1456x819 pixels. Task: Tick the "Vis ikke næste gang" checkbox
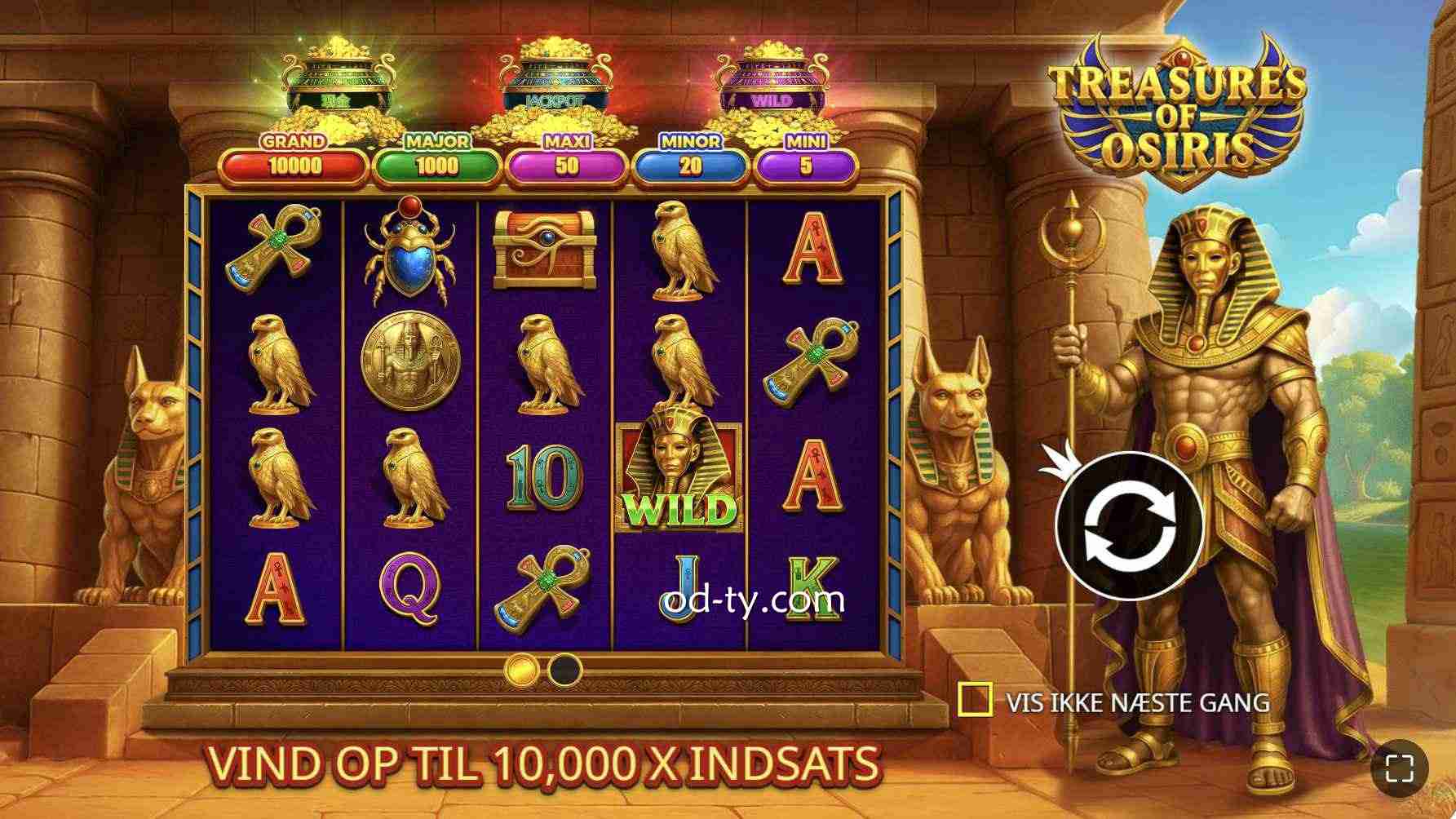point(975,700)
